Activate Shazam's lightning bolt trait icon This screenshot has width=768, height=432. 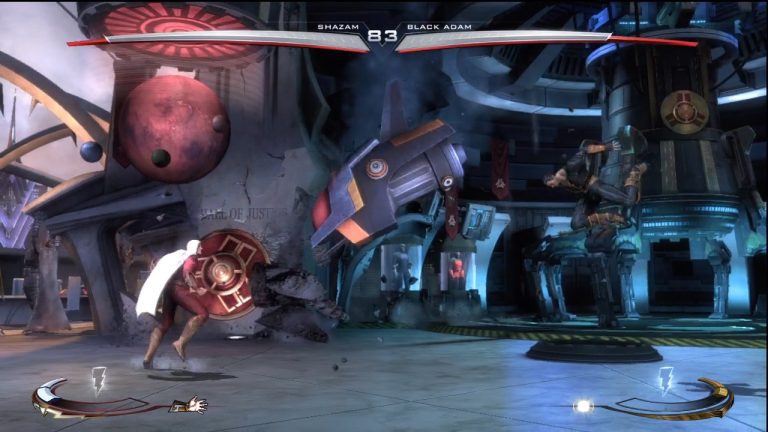(x=98, y=379)
